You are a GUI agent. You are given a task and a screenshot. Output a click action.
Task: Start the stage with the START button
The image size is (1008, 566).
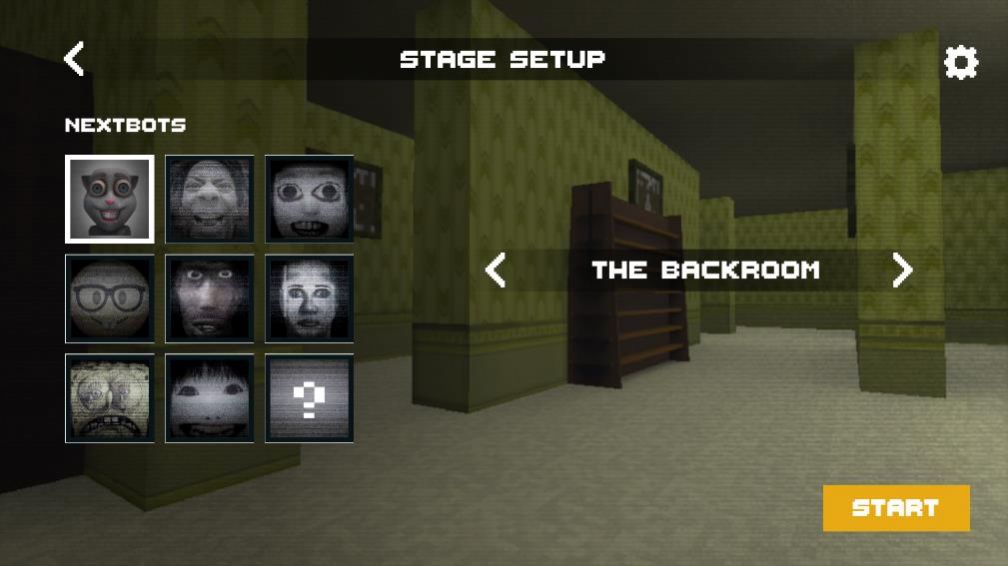tap(896, 508)
